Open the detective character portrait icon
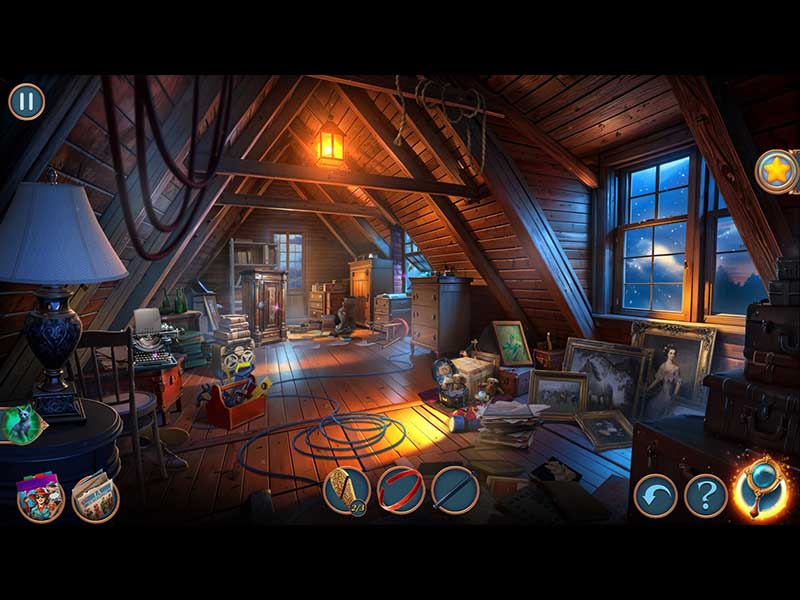The width and height of the screenshot is (800, 600). tap(41, 497)
